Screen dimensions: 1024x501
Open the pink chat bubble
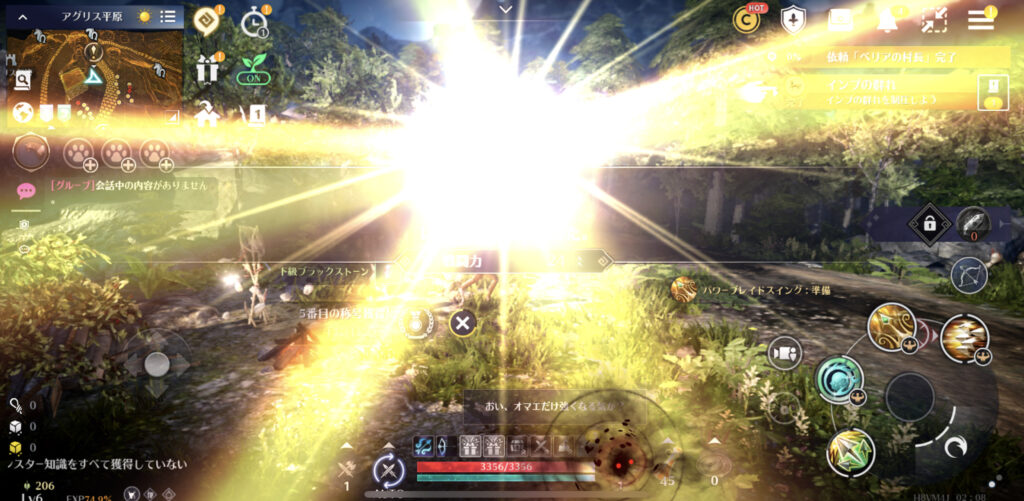pos(26,190)
